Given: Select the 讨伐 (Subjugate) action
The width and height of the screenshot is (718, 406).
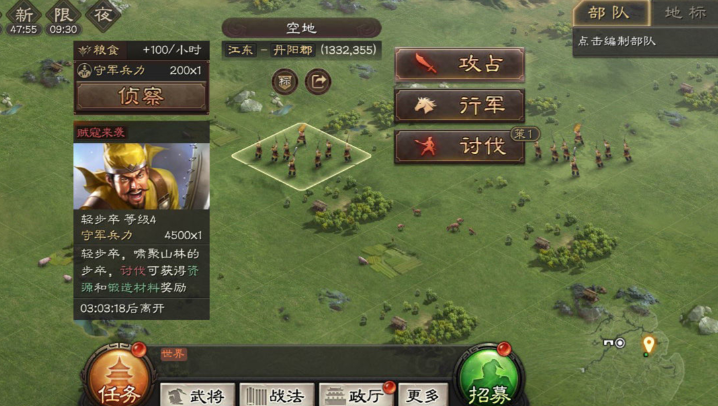Looking at the screenshot, I should (x=460, y=146).
